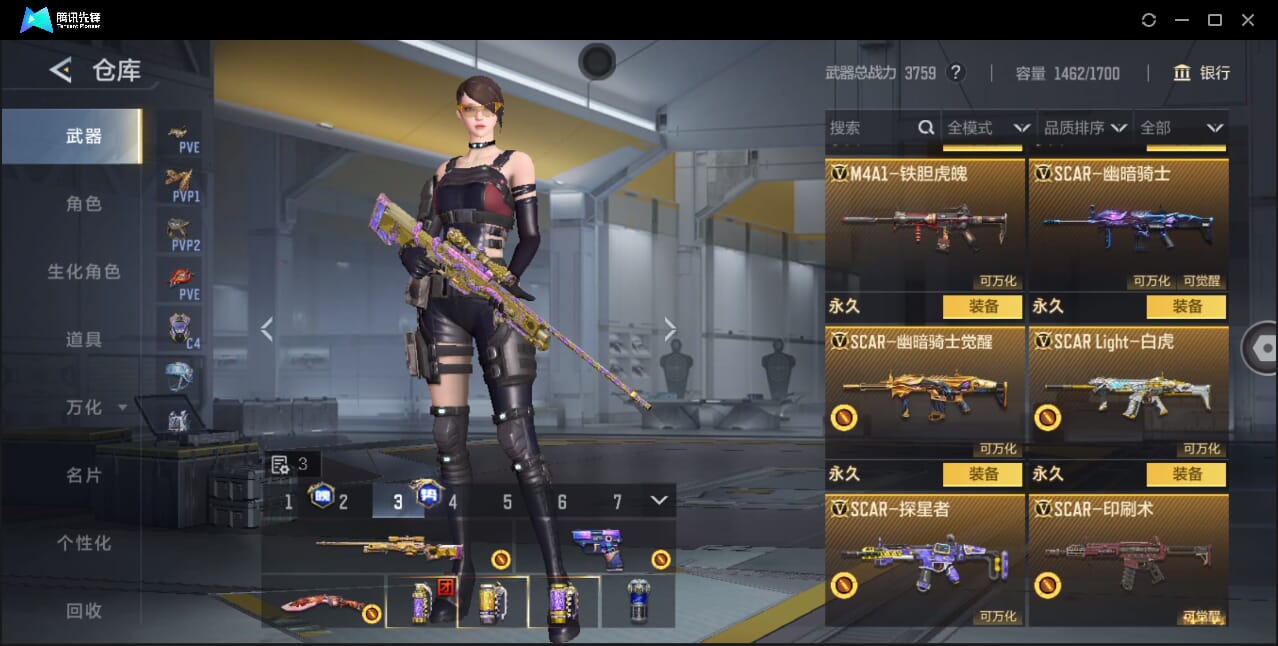The image size is (1278, 646).
Task: Open the weapon power help question mark
Action: tap(956, 73)
